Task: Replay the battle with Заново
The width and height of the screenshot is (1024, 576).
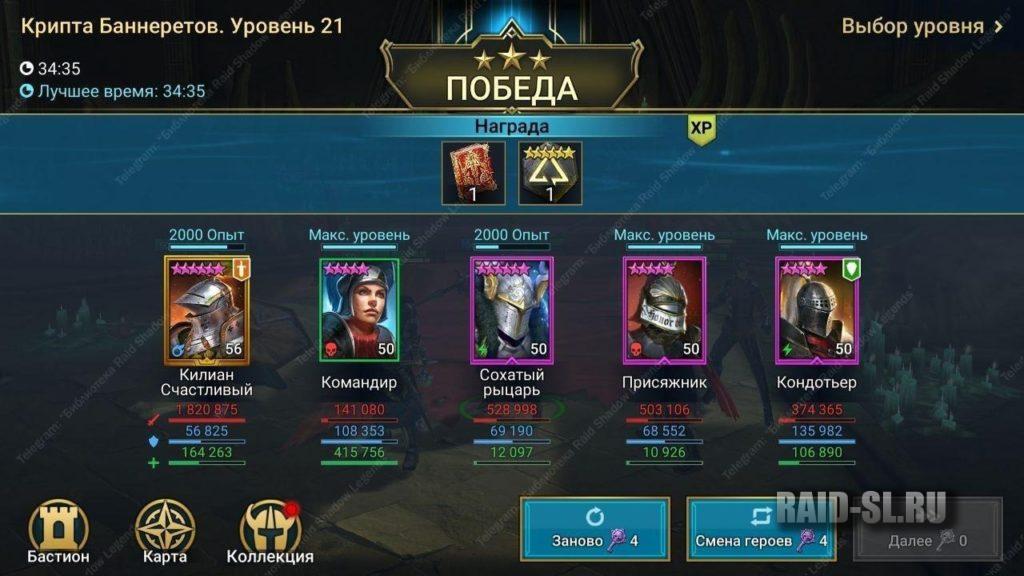Action: click(595, 529)
